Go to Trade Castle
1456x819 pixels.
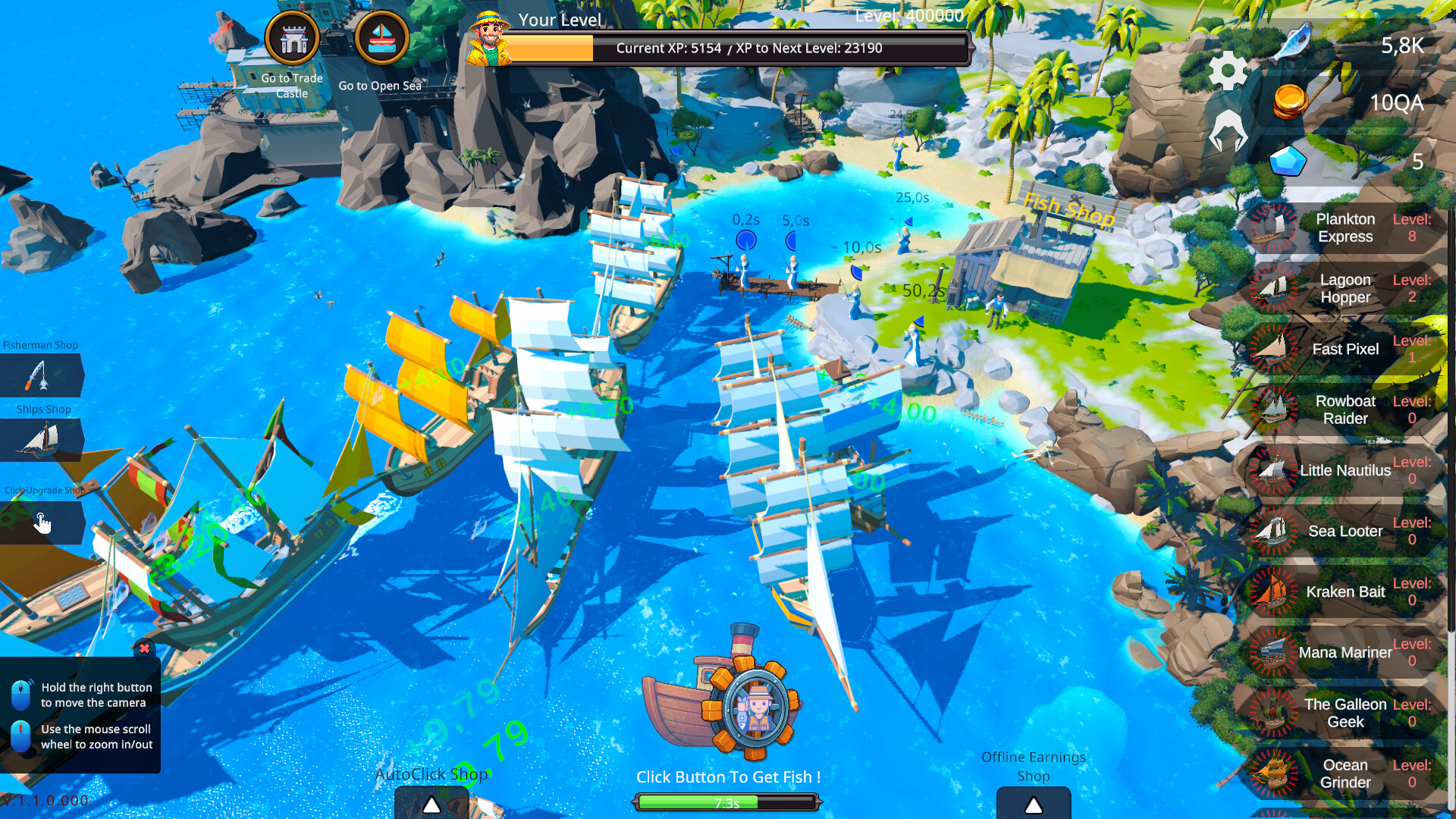pyautogui.click(x=293, y=39)
